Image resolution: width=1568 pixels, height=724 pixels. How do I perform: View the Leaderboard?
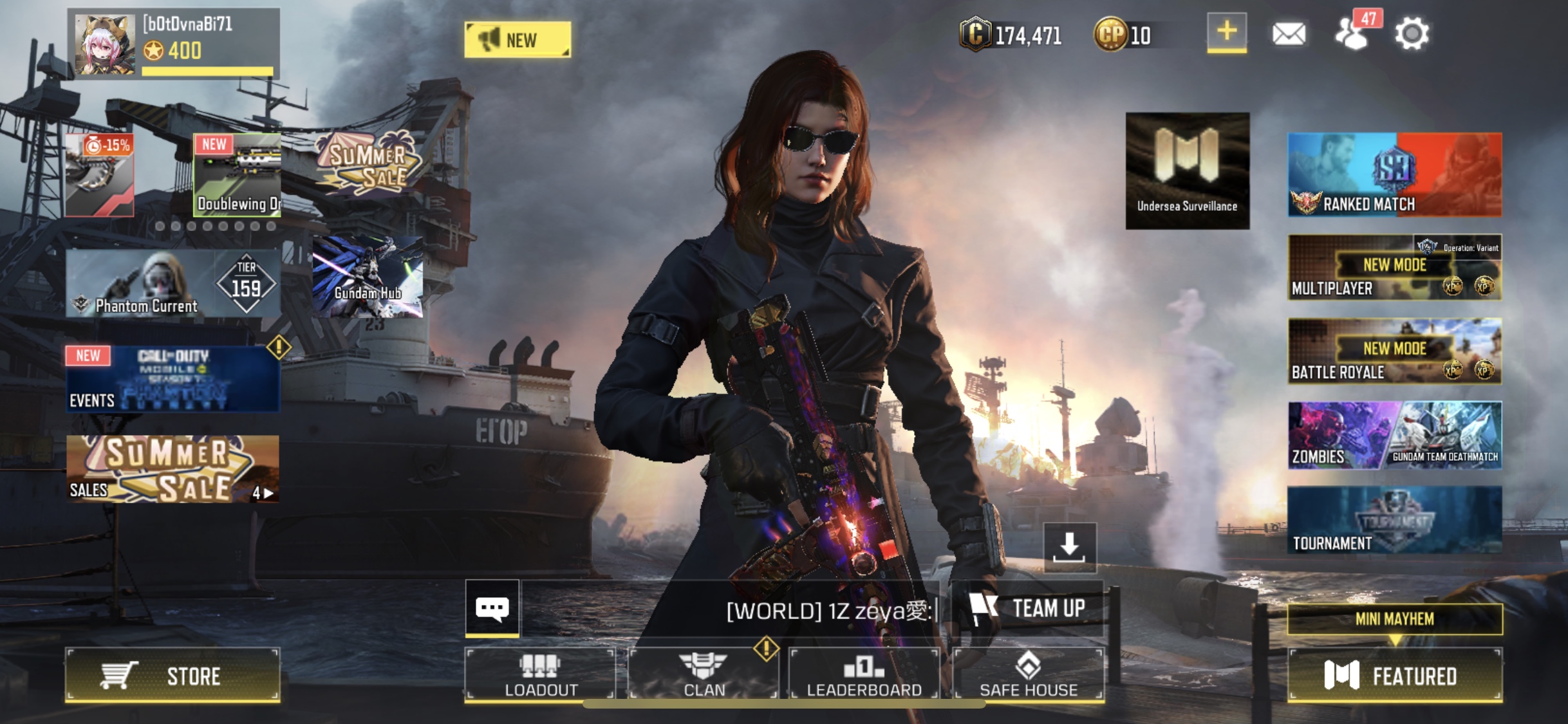point(864,674)
